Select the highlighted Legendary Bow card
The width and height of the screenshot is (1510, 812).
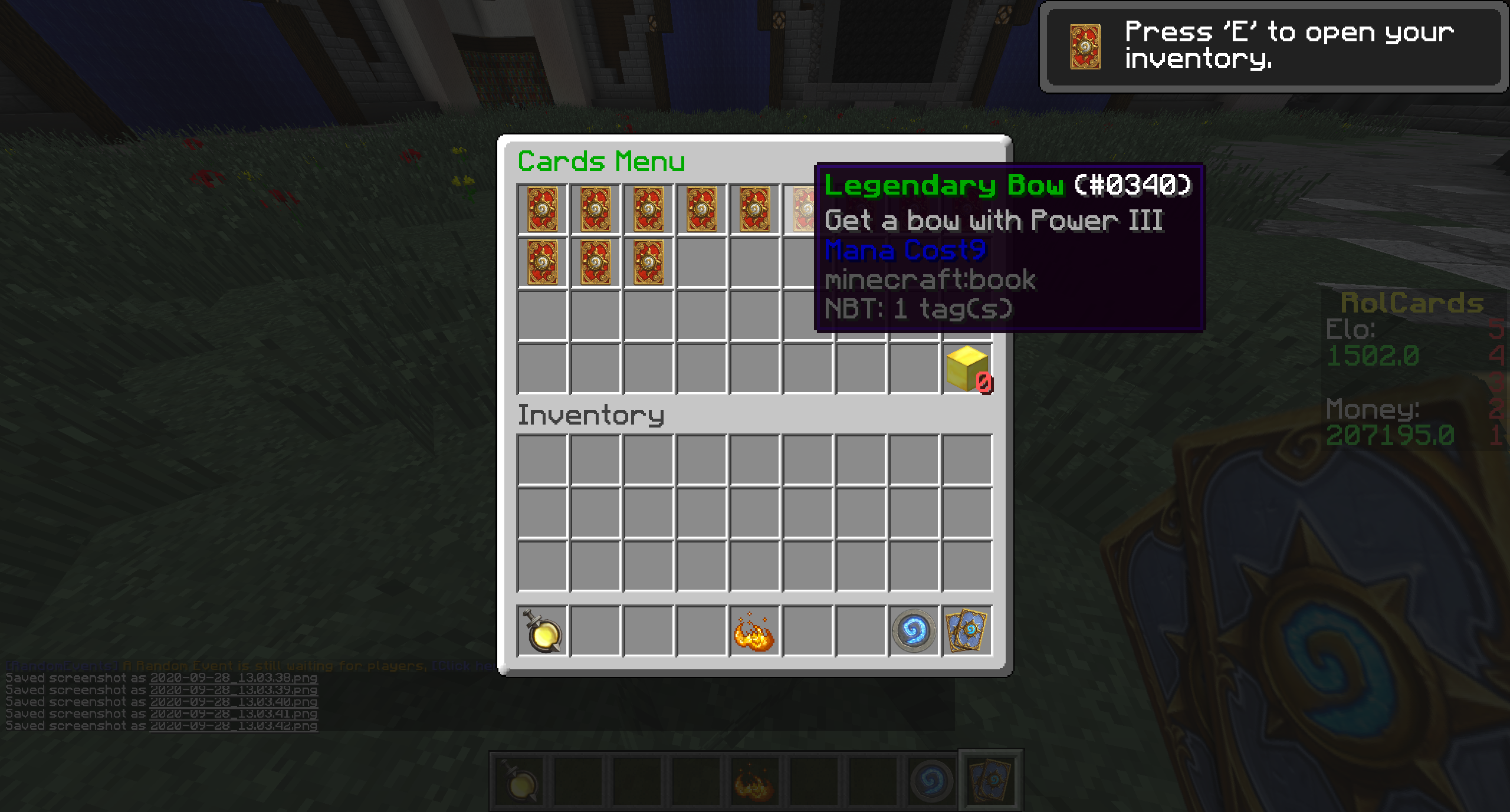[805, 209]
